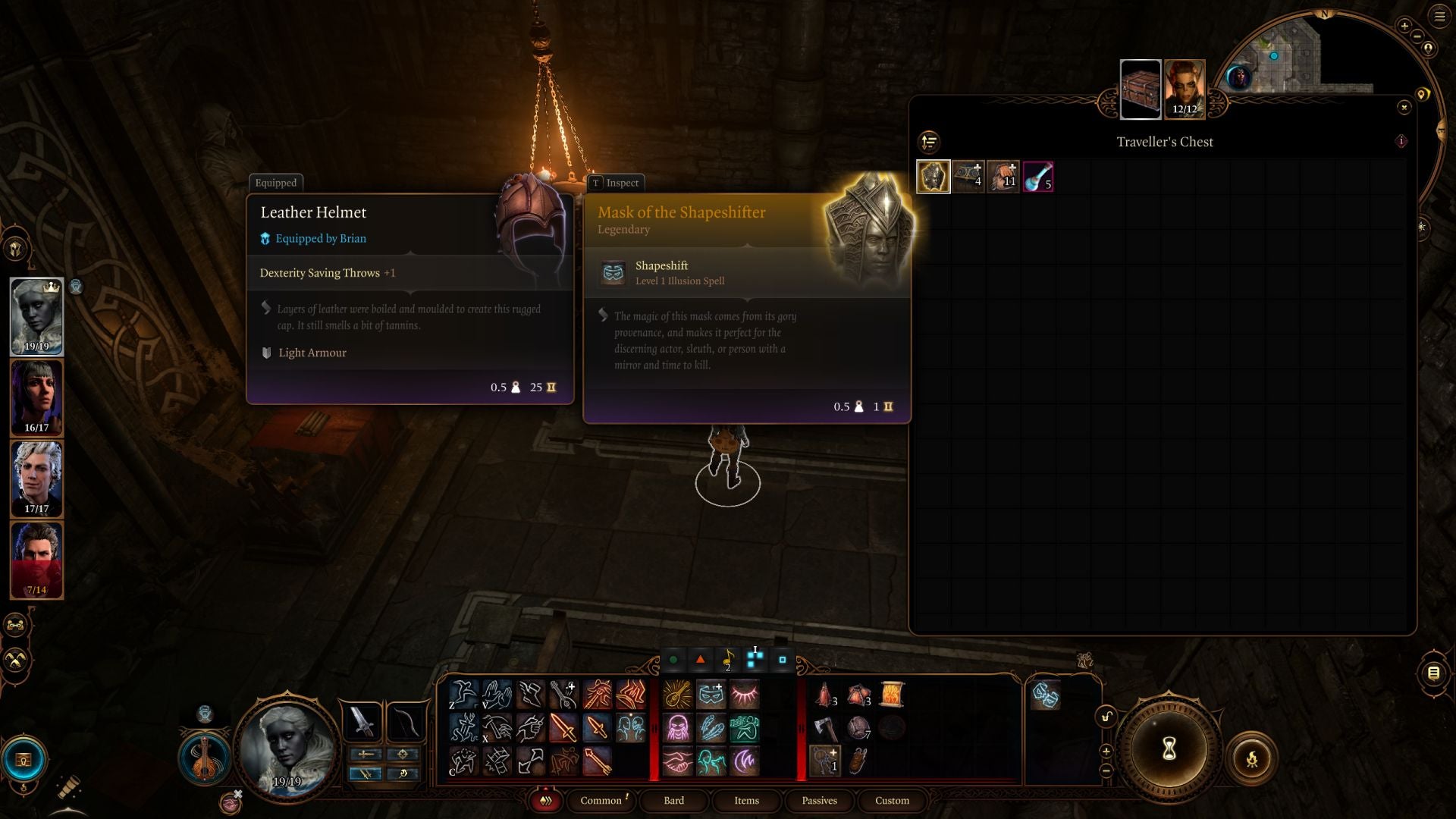The width and height of the screenshot is (1456, 819).
Task: Select the Mask of the Shapeshifter in Traveller's Chest
Action: tap(934, 176)
